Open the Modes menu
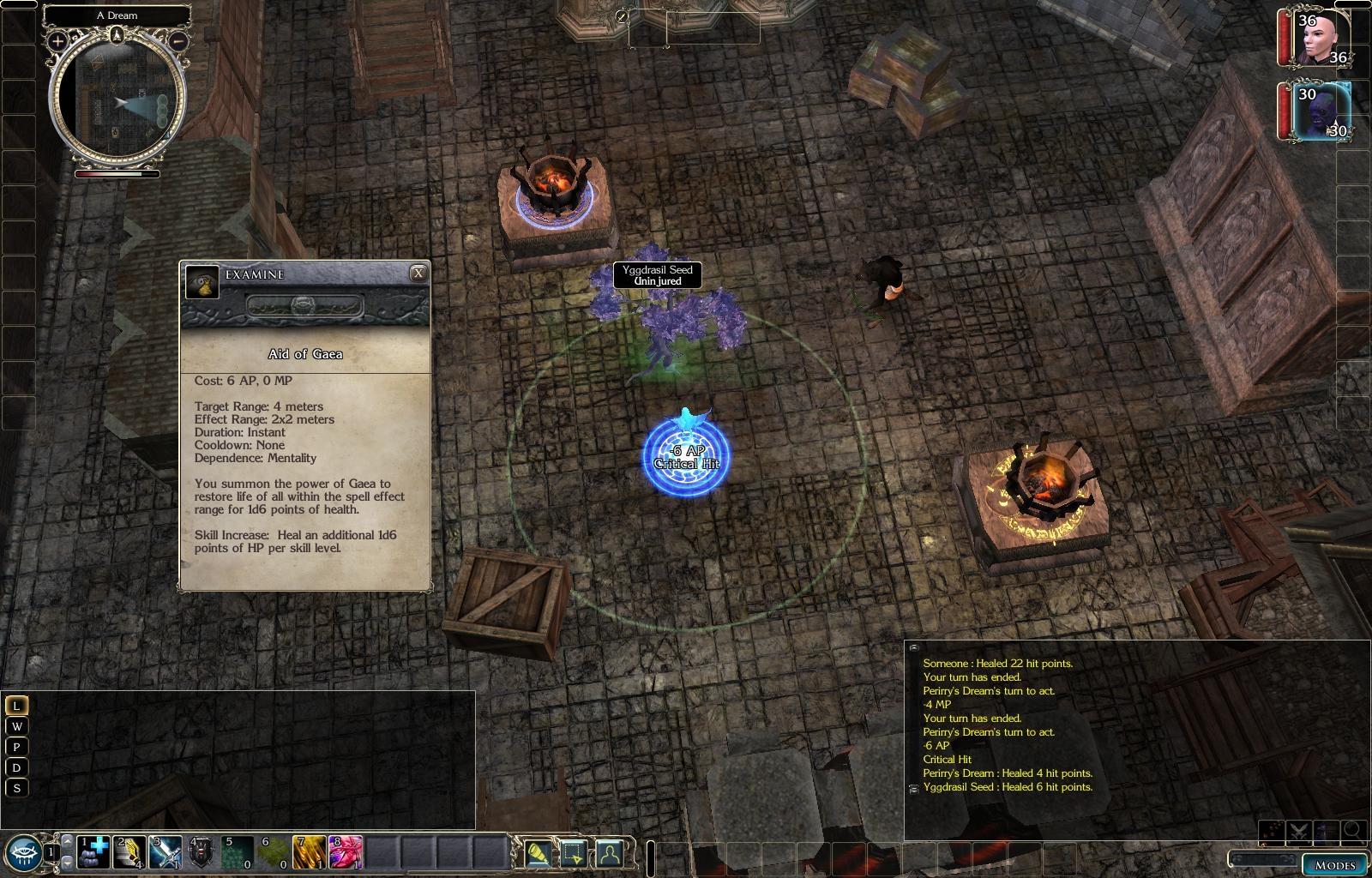Image resolution: width=1372 pixels, height=878 pixels. point(1334,864)
